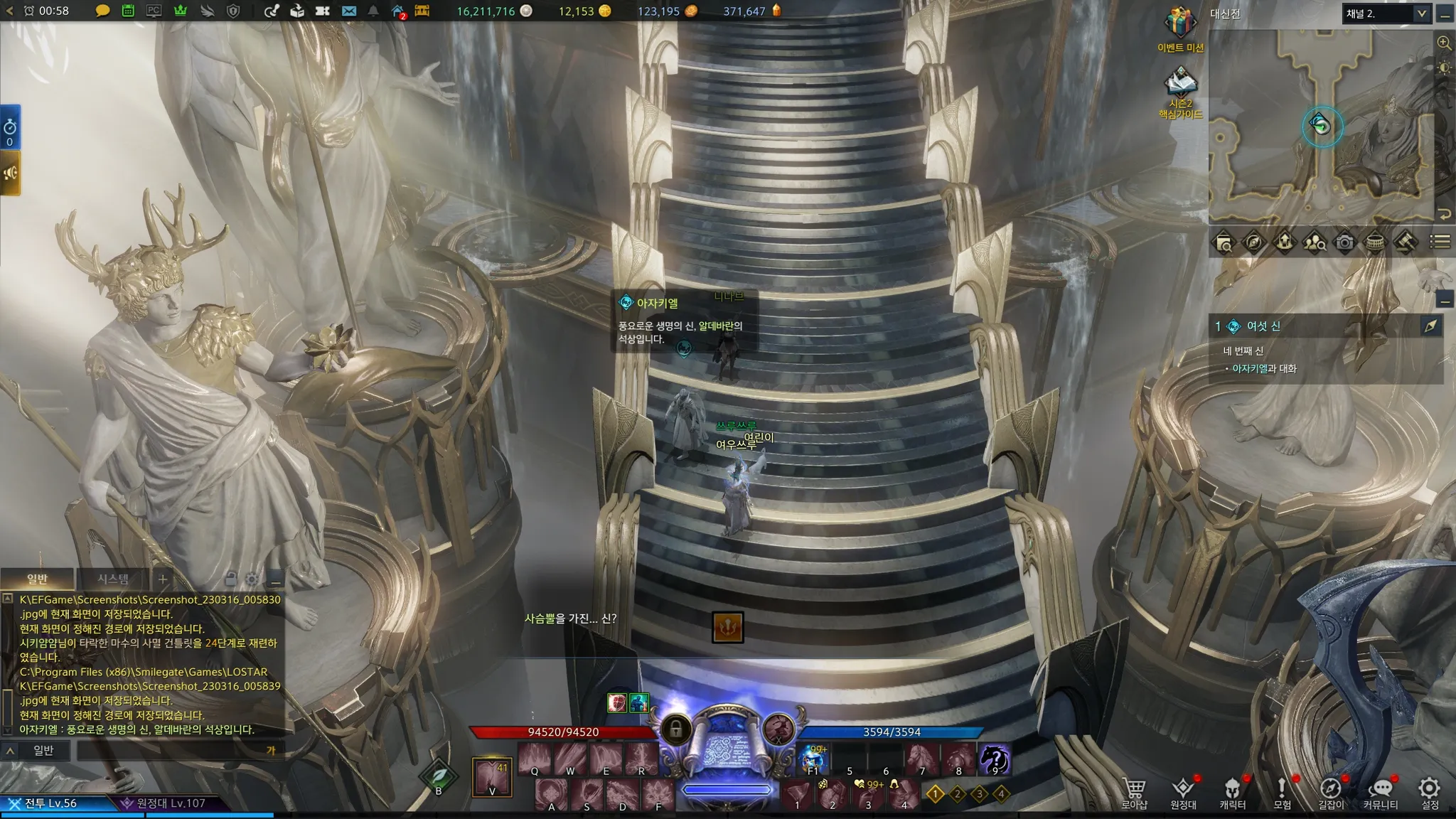1456x819 pixels.
Task: Click the megaphone icon on left edge
Action: click(10, 173)
